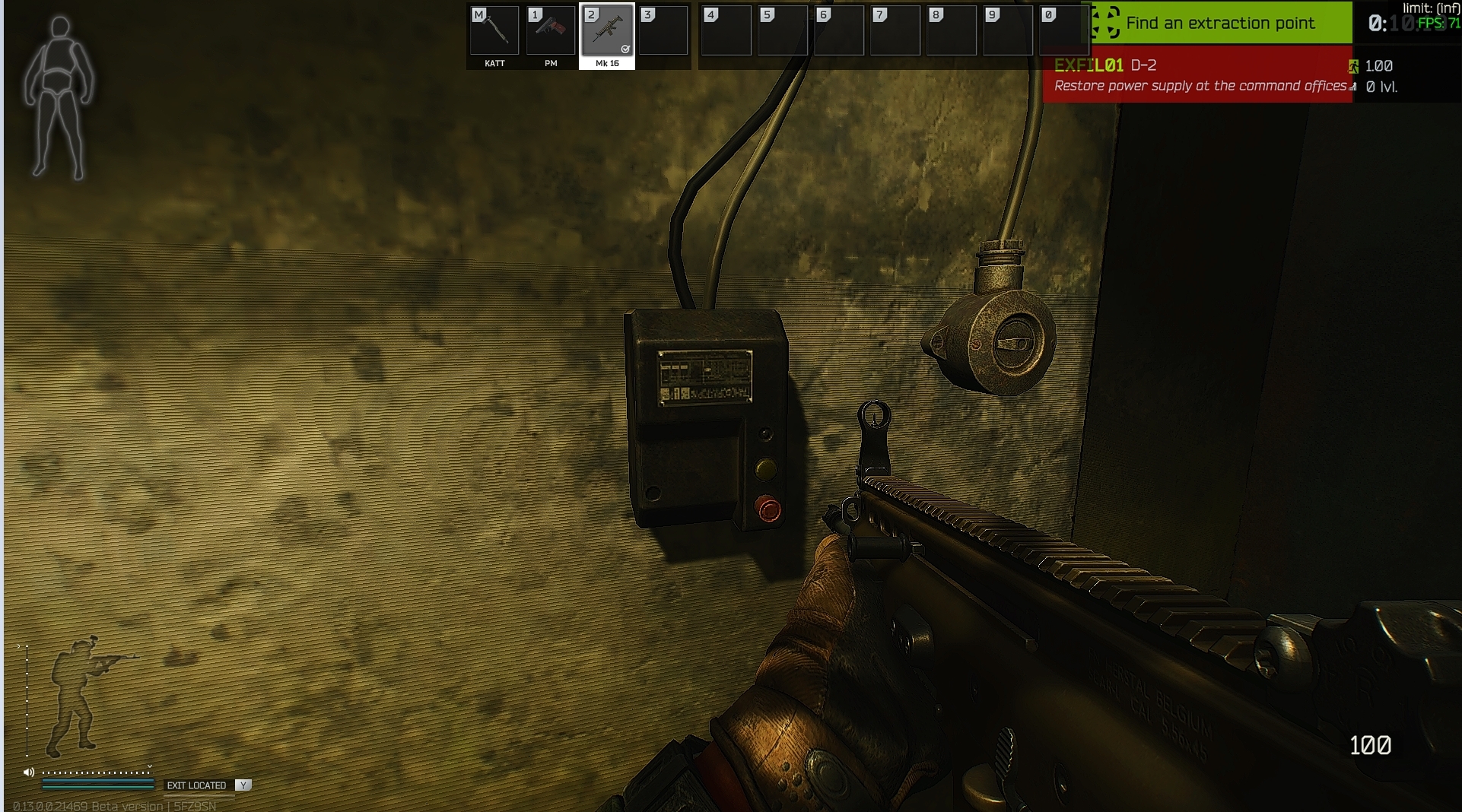
Task: Adjust the dotted volume slider
Action: click(x=95, y=772)
